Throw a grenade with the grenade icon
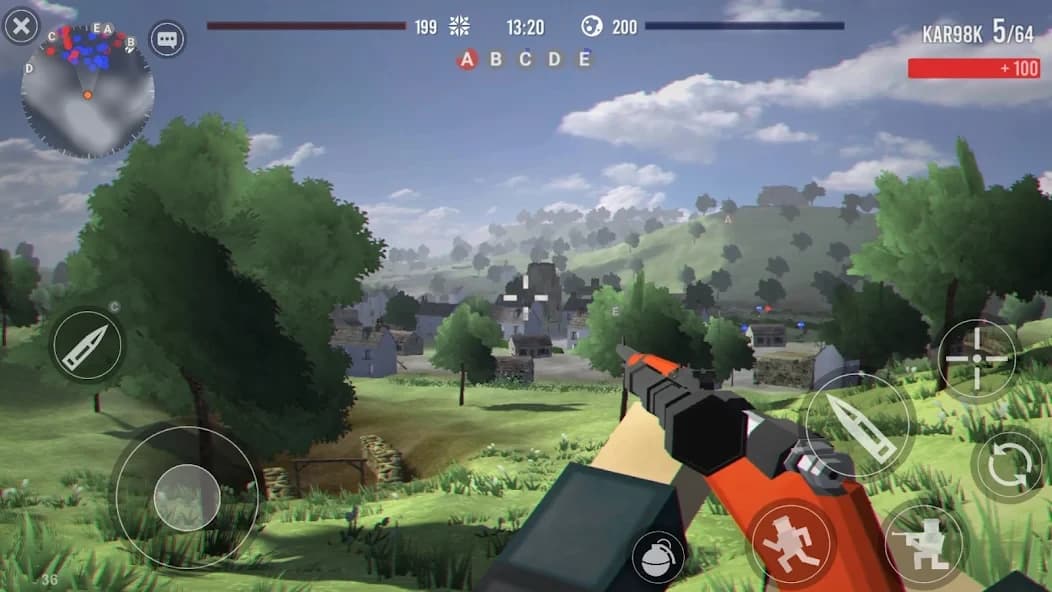 657,556
